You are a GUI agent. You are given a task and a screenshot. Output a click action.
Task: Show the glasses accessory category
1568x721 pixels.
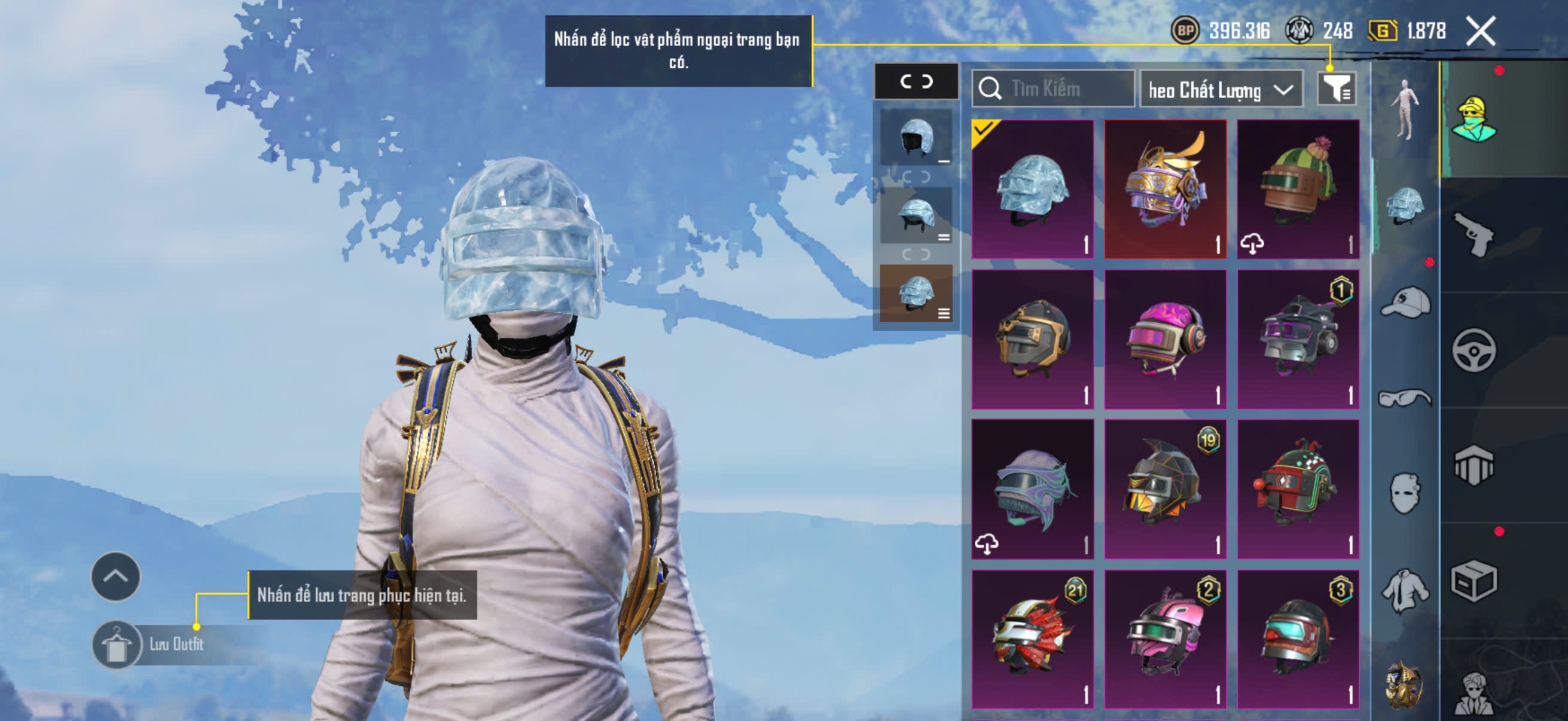click(1405, 398)
